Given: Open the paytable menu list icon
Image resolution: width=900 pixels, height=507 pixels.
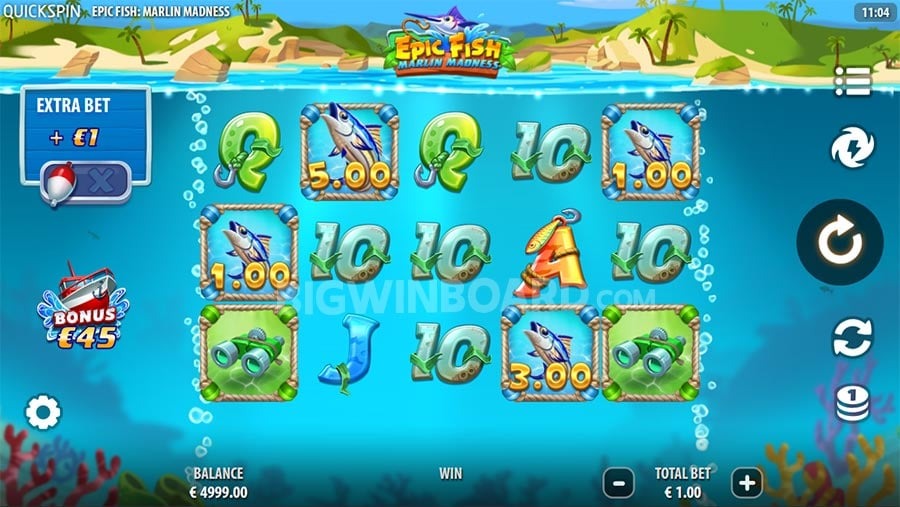Looking at the screenshot, I should coord(852,81).
